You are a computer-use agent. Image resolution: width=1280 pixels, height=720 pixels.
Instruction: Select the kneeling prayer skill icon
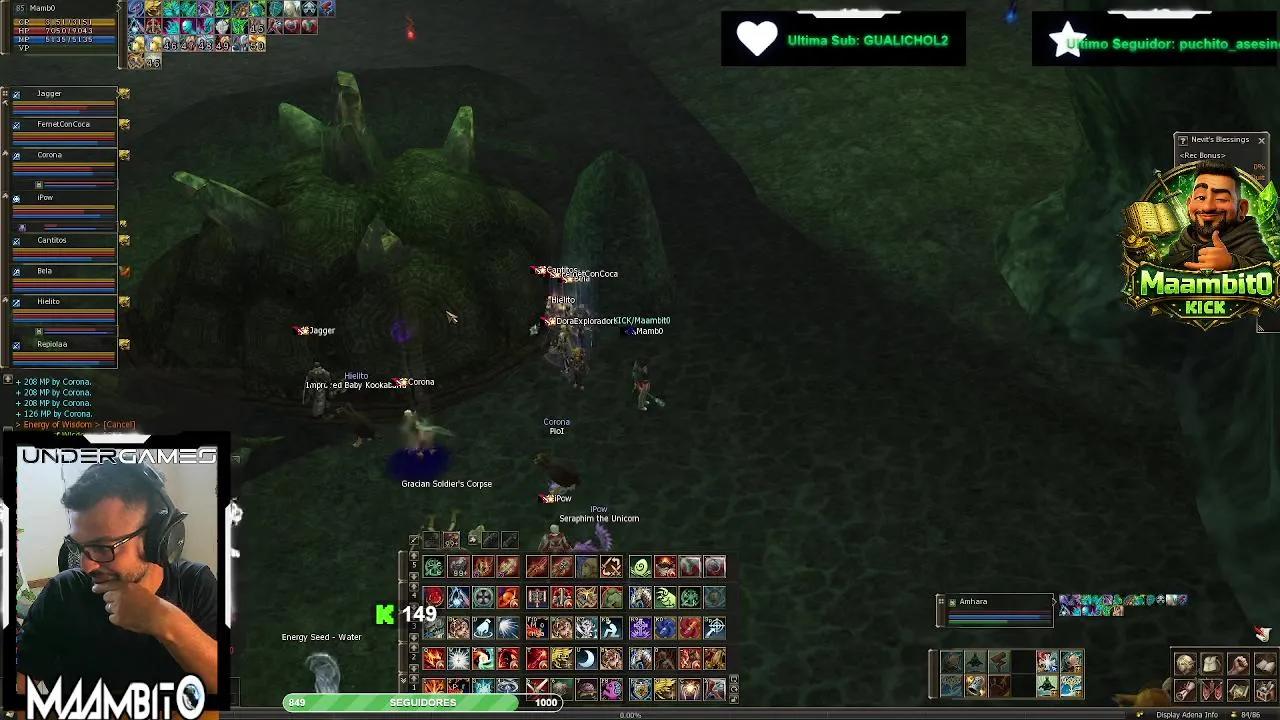pos(612,628)
